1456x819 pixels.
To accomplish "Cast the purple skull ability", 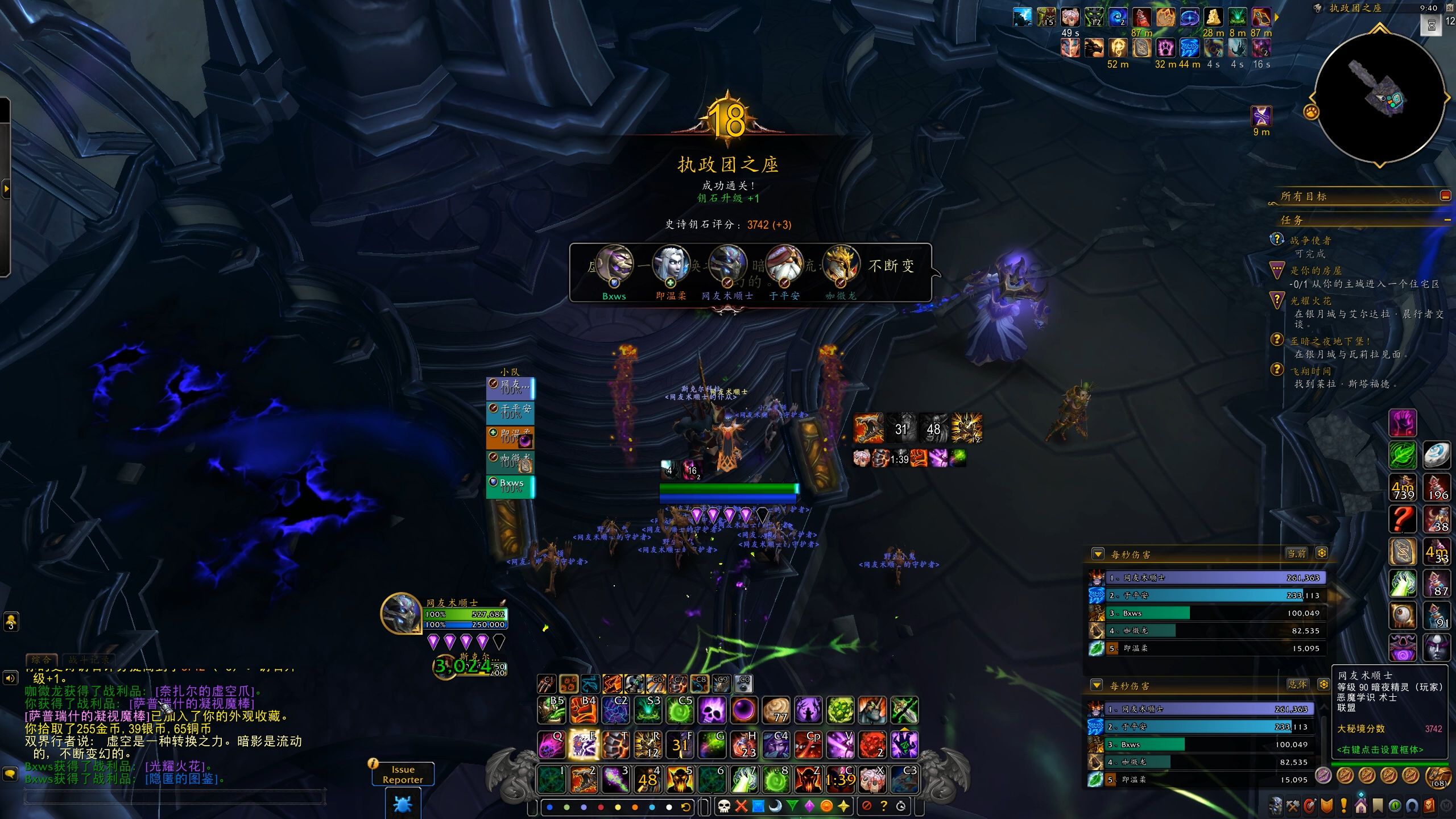I will (x=712, y=710).
